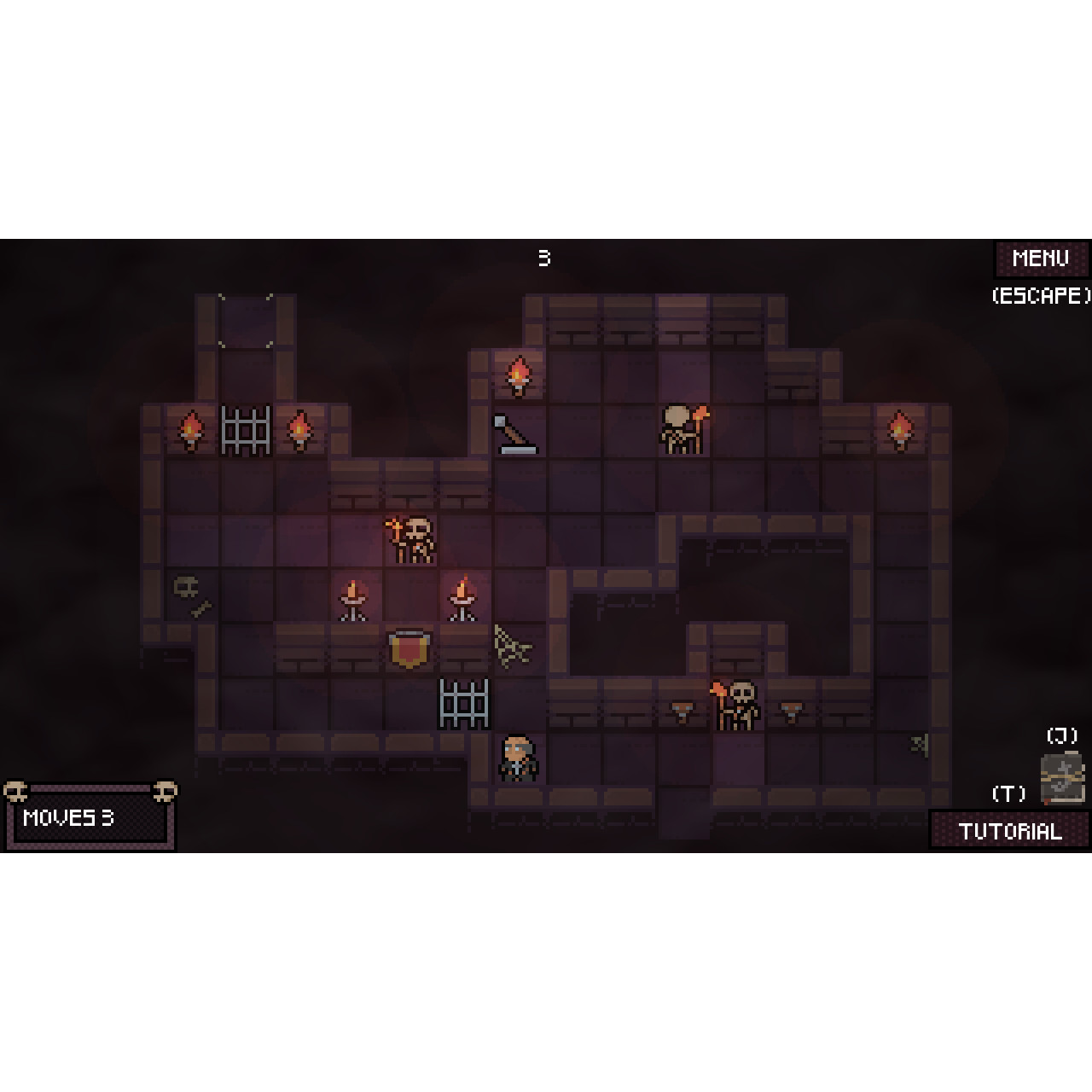Click the lit candle left of the shield
This screenshot has height=1092, width=1092.
(x=352, y=597)
